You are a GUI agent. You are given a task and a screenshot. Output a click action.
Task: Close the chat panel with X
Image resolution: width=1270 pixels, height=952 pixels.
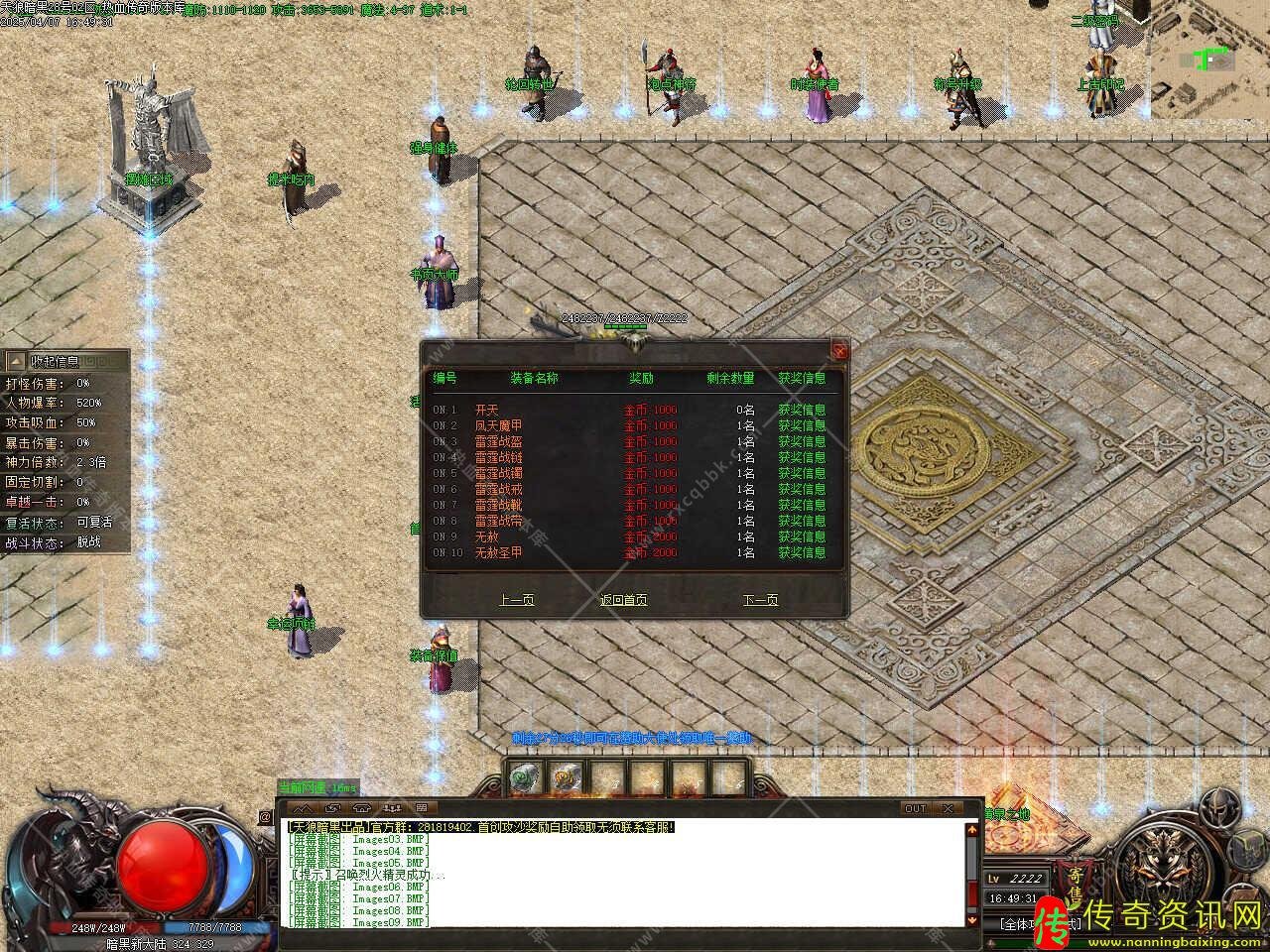[x=950, y=808]
